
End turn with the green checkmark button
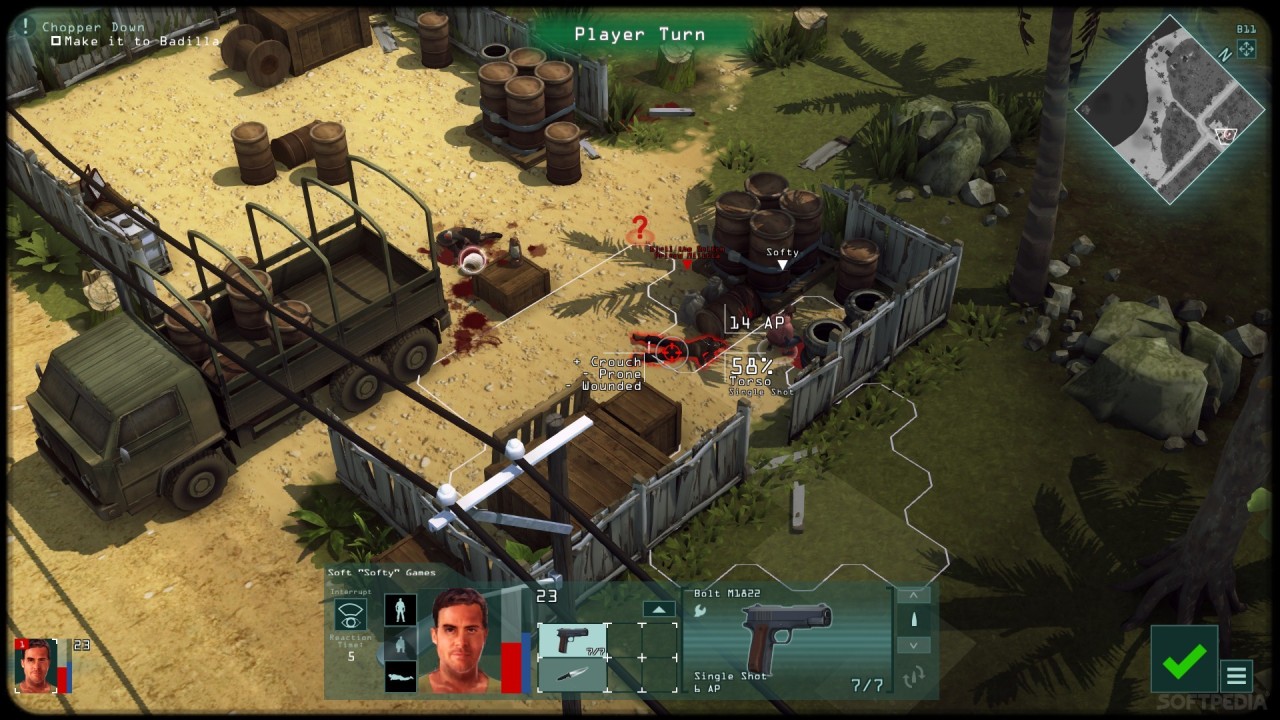[x=1184, y=658]
